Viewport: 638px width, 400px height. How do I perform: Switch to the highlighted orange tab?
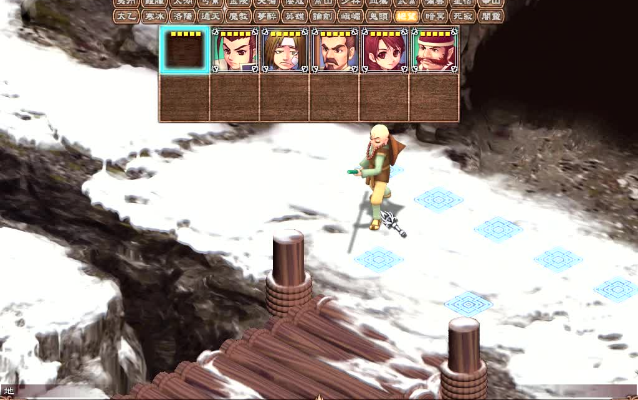click(x=406, y=16)
